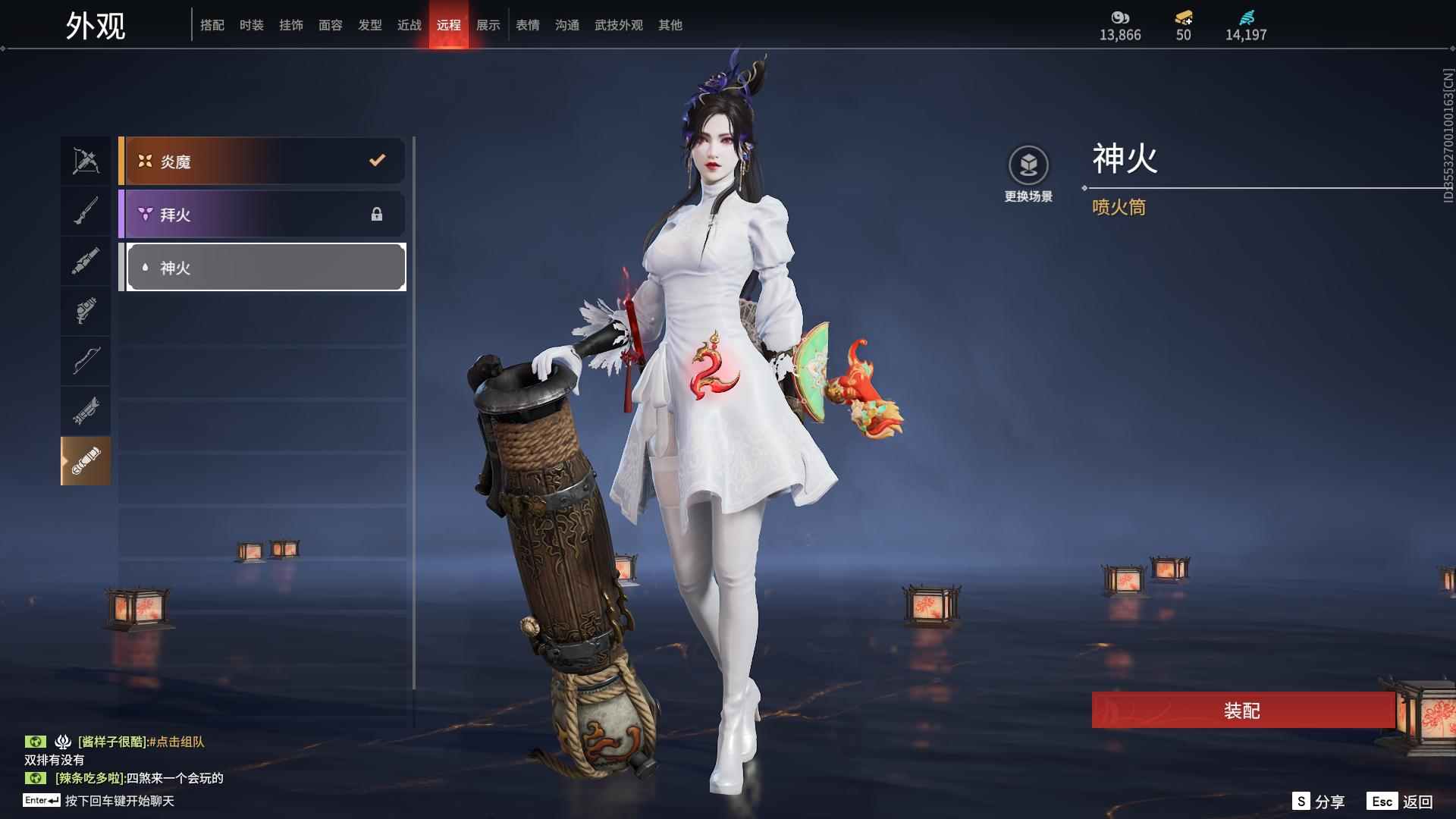Click the flamethrower (喷火筒) category icon

86,461
